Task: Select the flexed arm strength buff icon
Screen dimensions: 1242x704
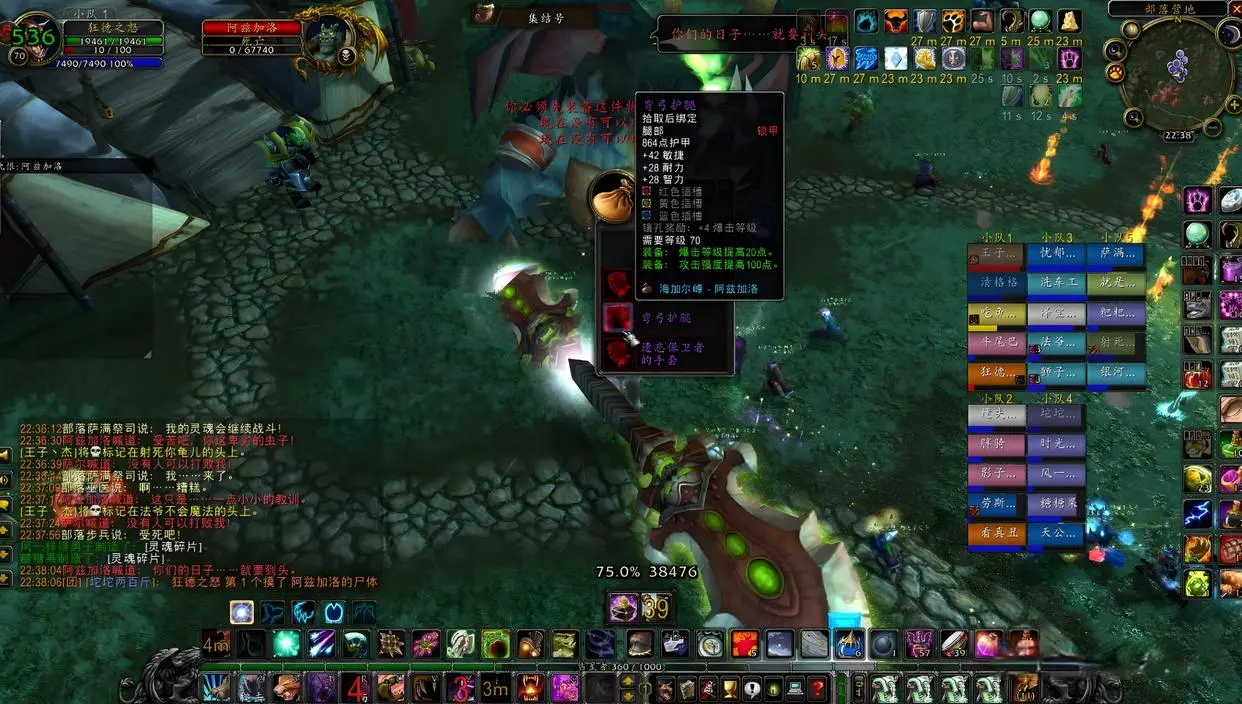Action: (983, 22)
